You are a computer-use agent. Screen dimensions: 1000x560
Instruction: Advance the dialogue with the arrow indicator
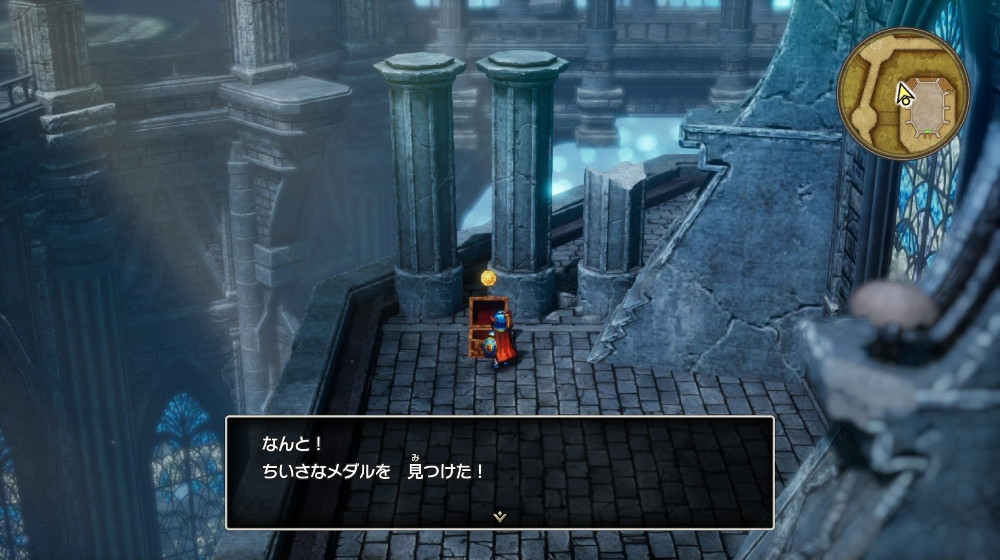click(x=499, y=516)
